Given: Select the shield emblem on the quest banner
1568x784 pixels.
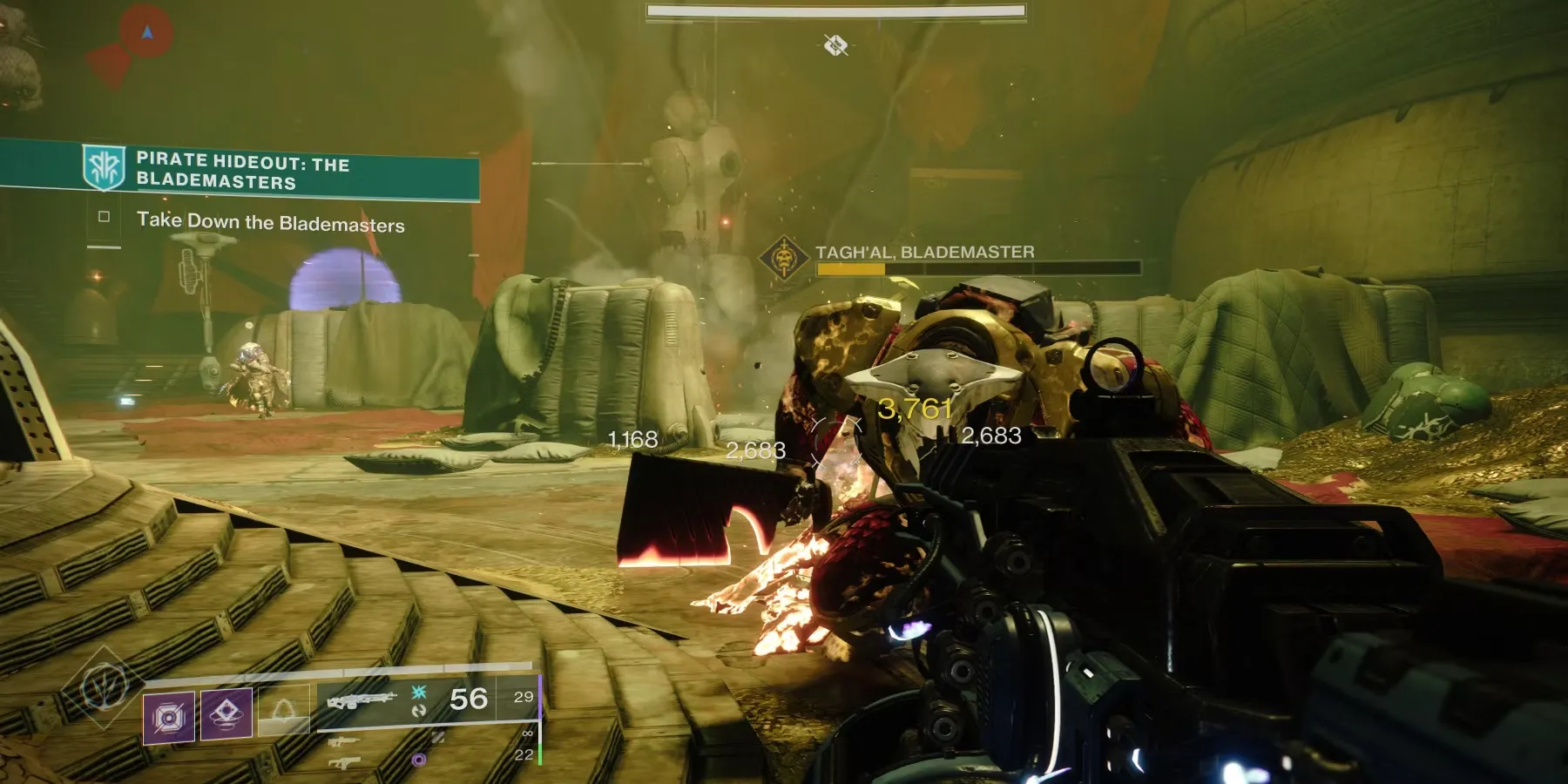Looking at the screenshot, I should [x=103, y=166].
